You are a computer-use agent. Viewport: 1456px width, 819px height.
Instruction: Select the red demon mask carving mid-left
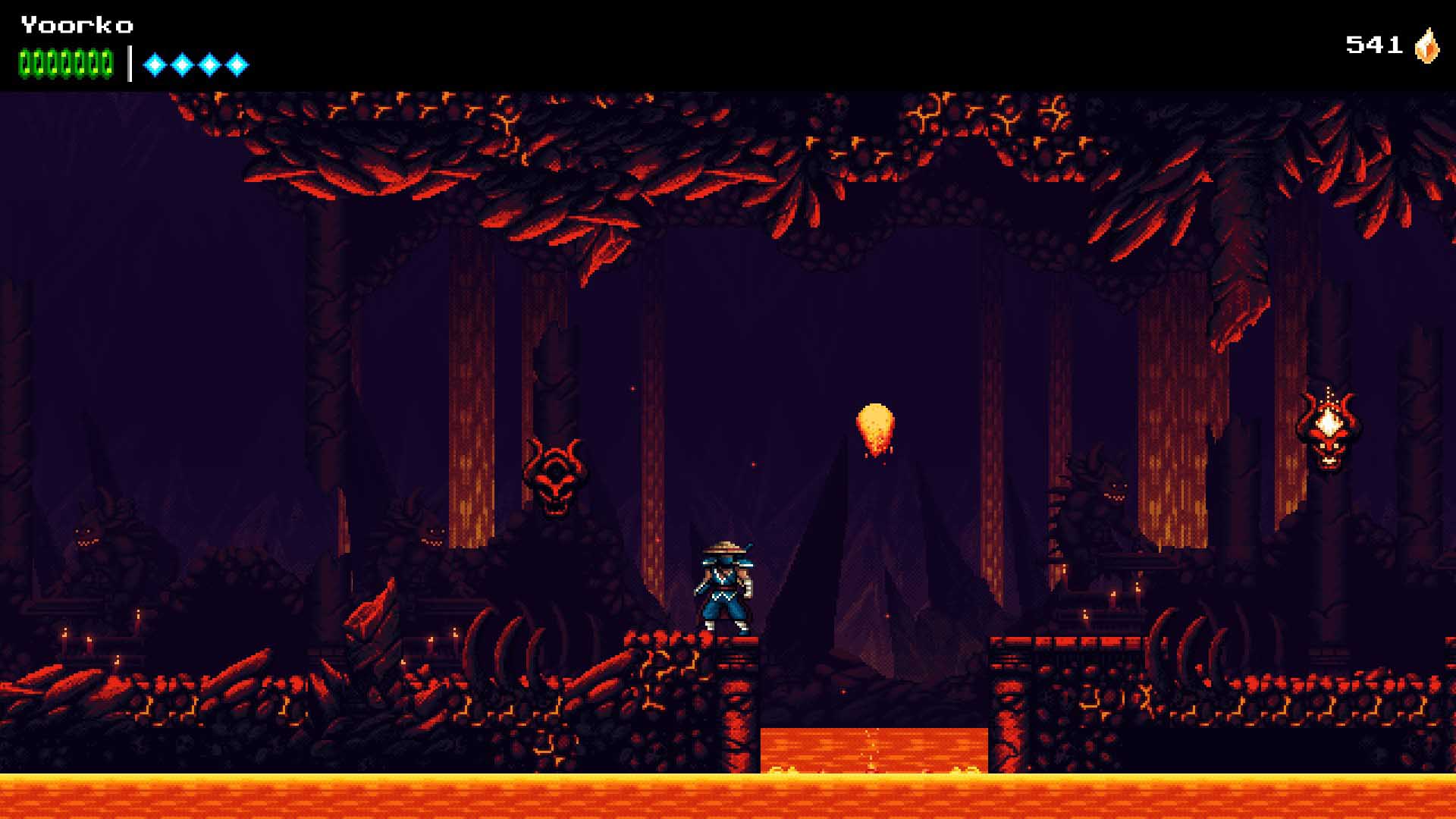(x=553, y=474)
